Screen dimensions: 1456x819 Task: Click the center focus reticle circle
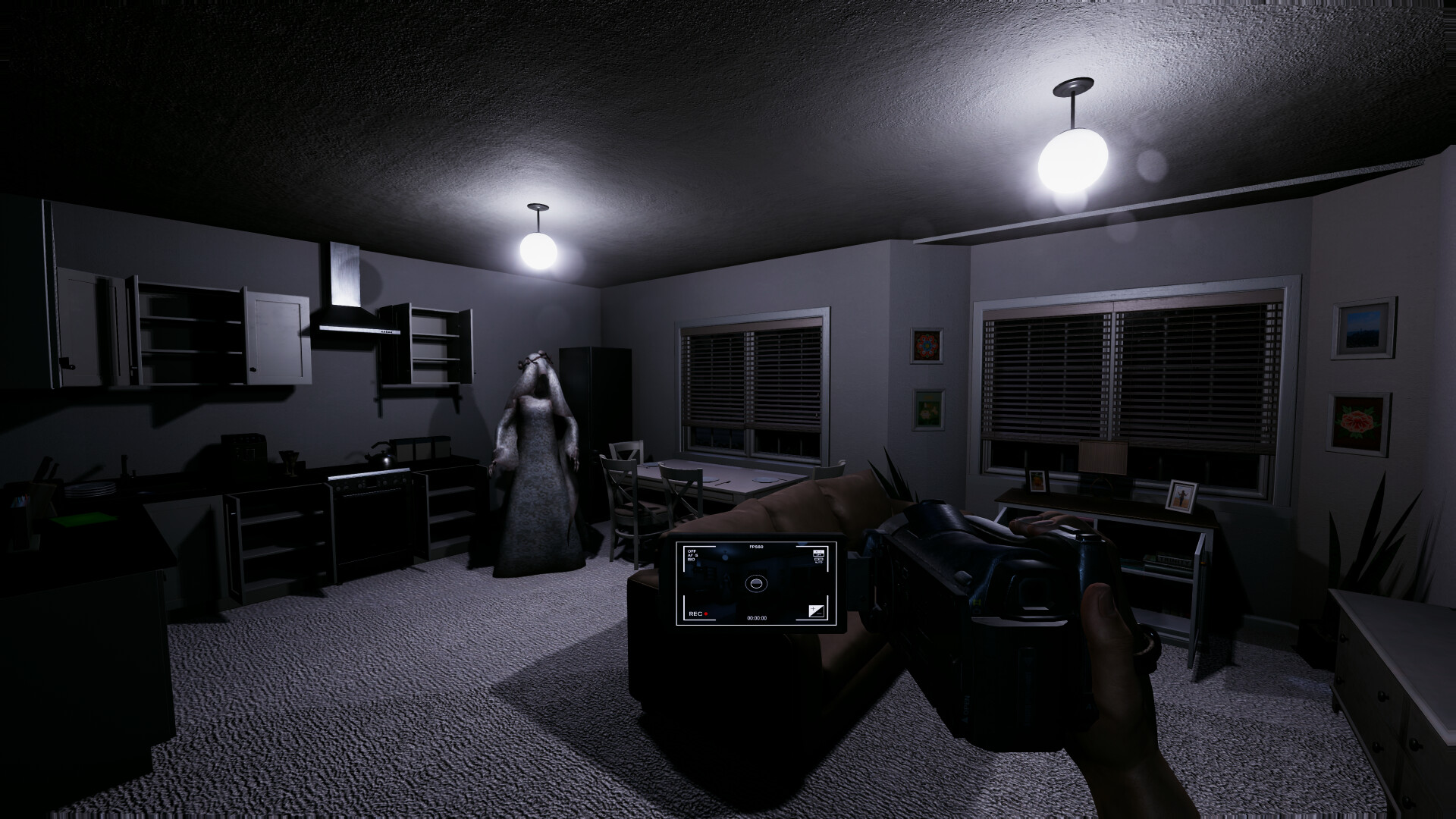(756, 584)
